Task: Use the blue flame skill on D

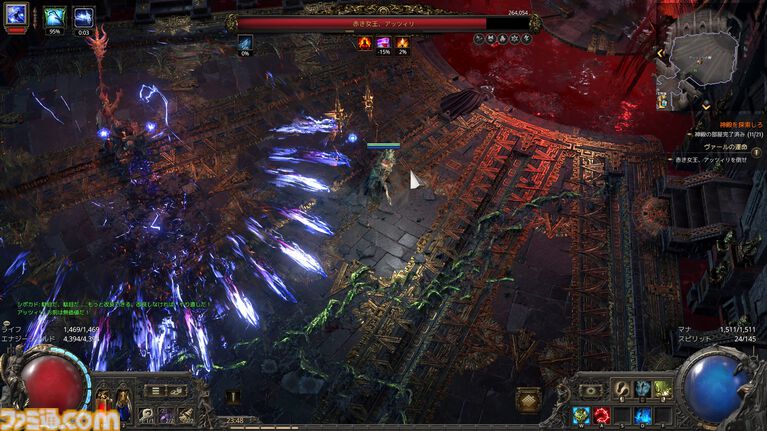Action: pyautogui.click(x=641, y=415)
